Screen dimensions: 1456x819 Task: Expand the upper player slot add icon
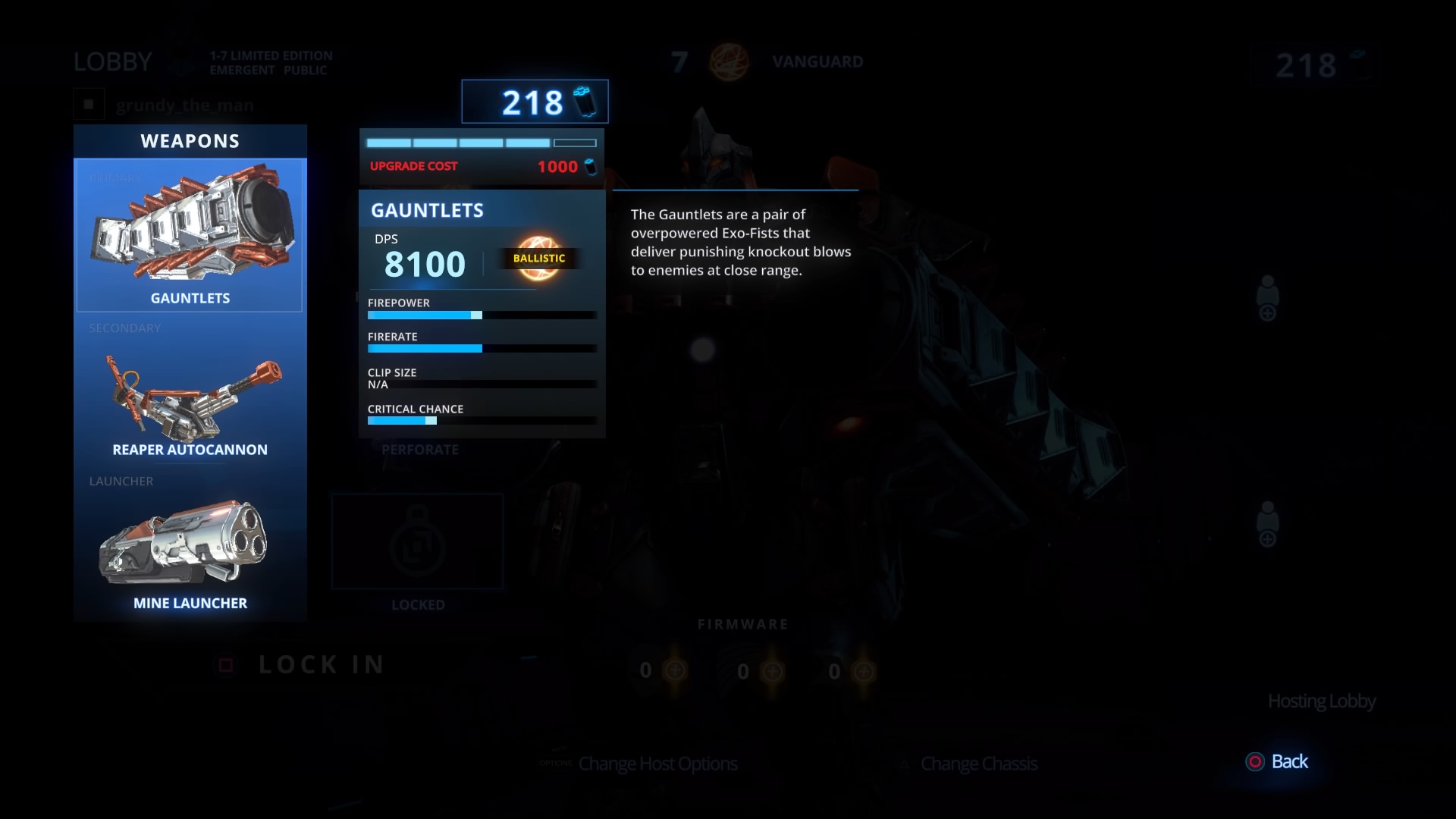pyautogui.click(x=1266, y=303)
